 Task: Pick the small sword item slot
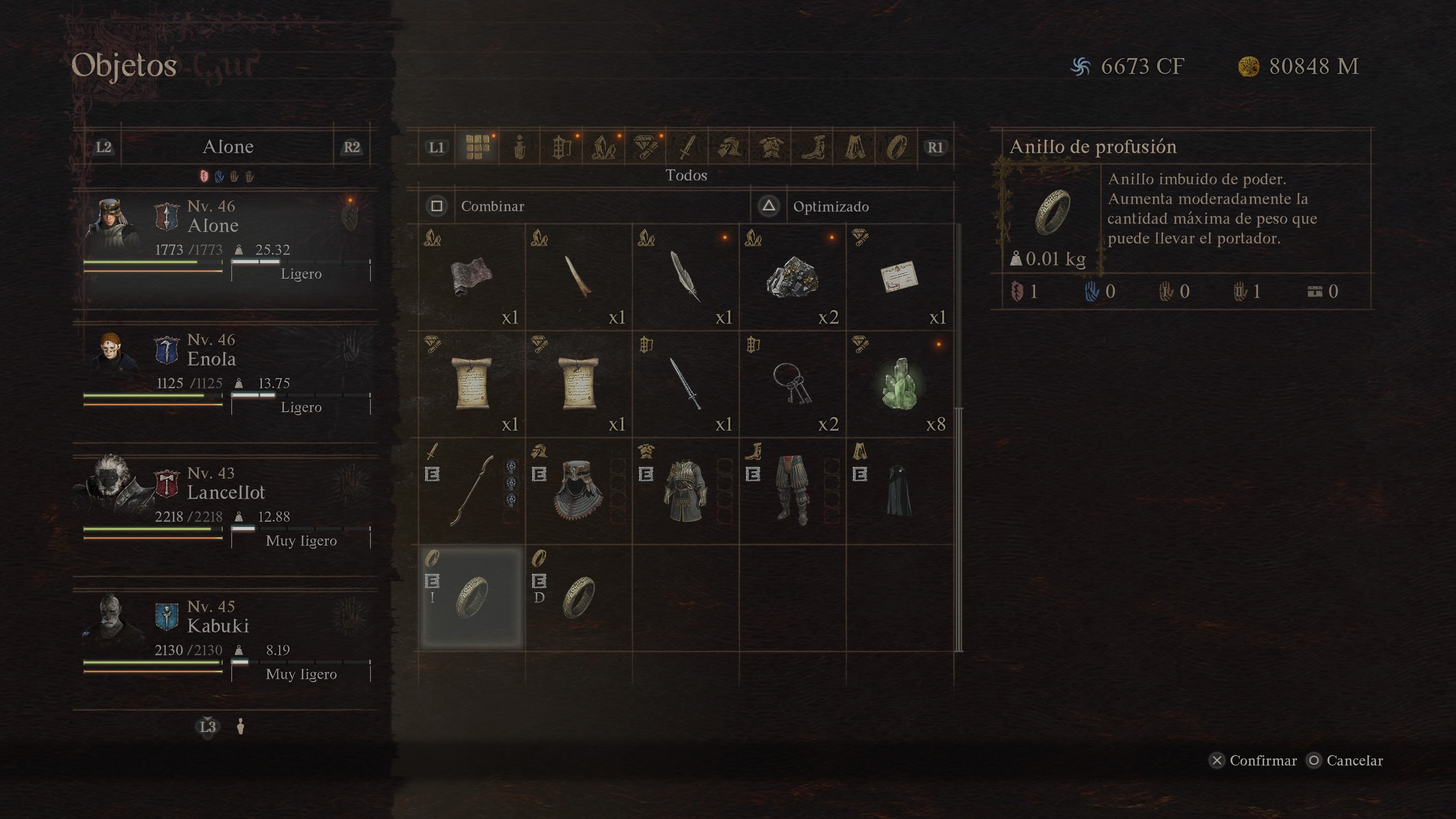686,384
